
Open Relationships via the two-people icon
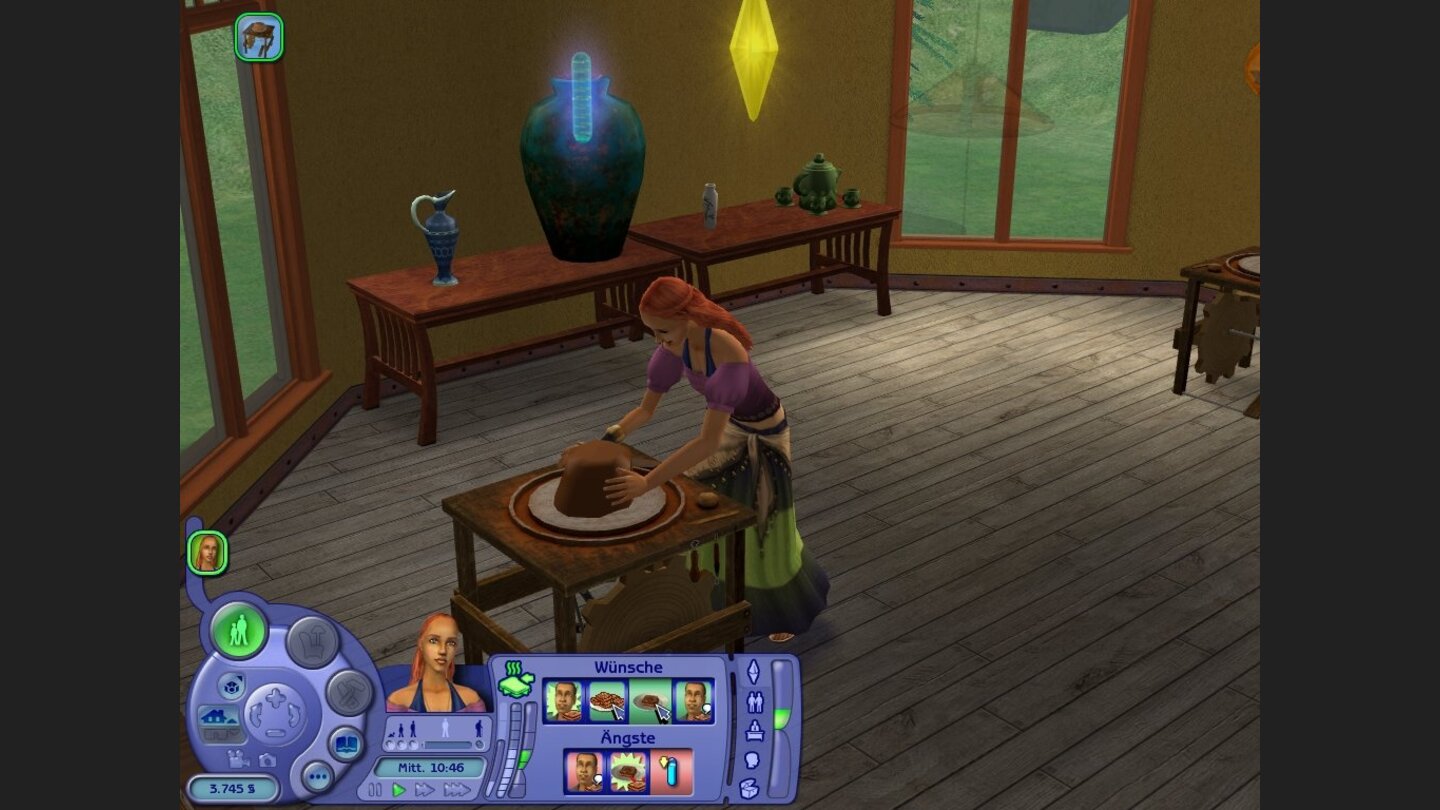755,700
